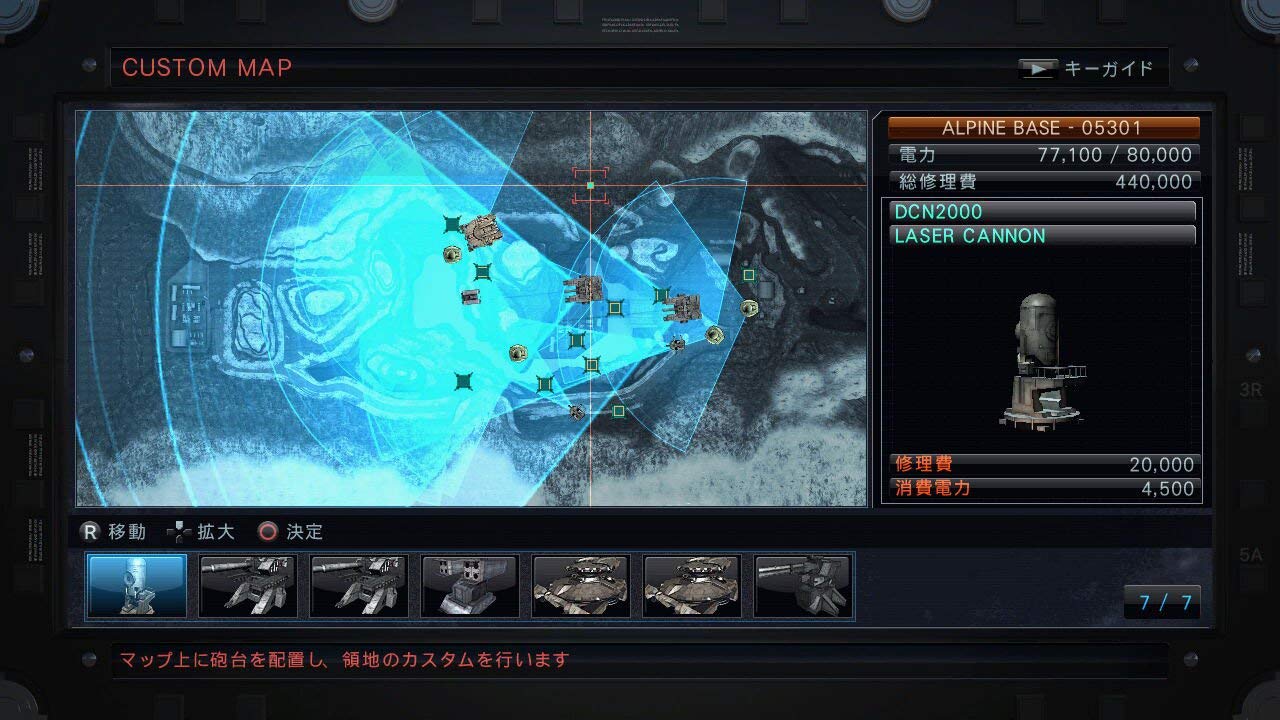Click the ALPINE BASE - 05301 header bar
Image resolution: width=1280 pixels, height=720 pixels.
(x=1040, y=127)
